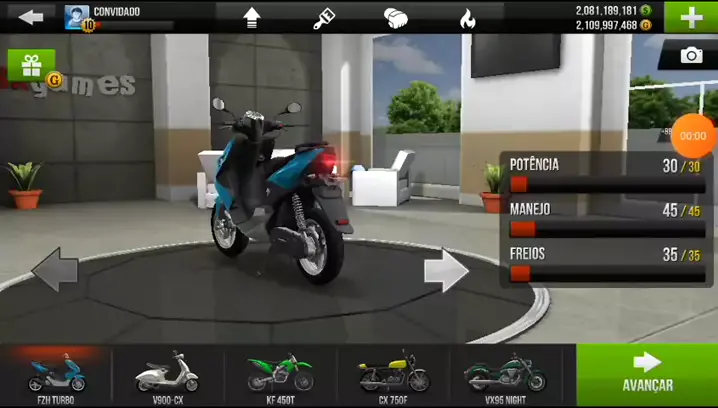Click the orange 00:00 recording timer
Screen dimensions: 718x408
coord(693,135)
